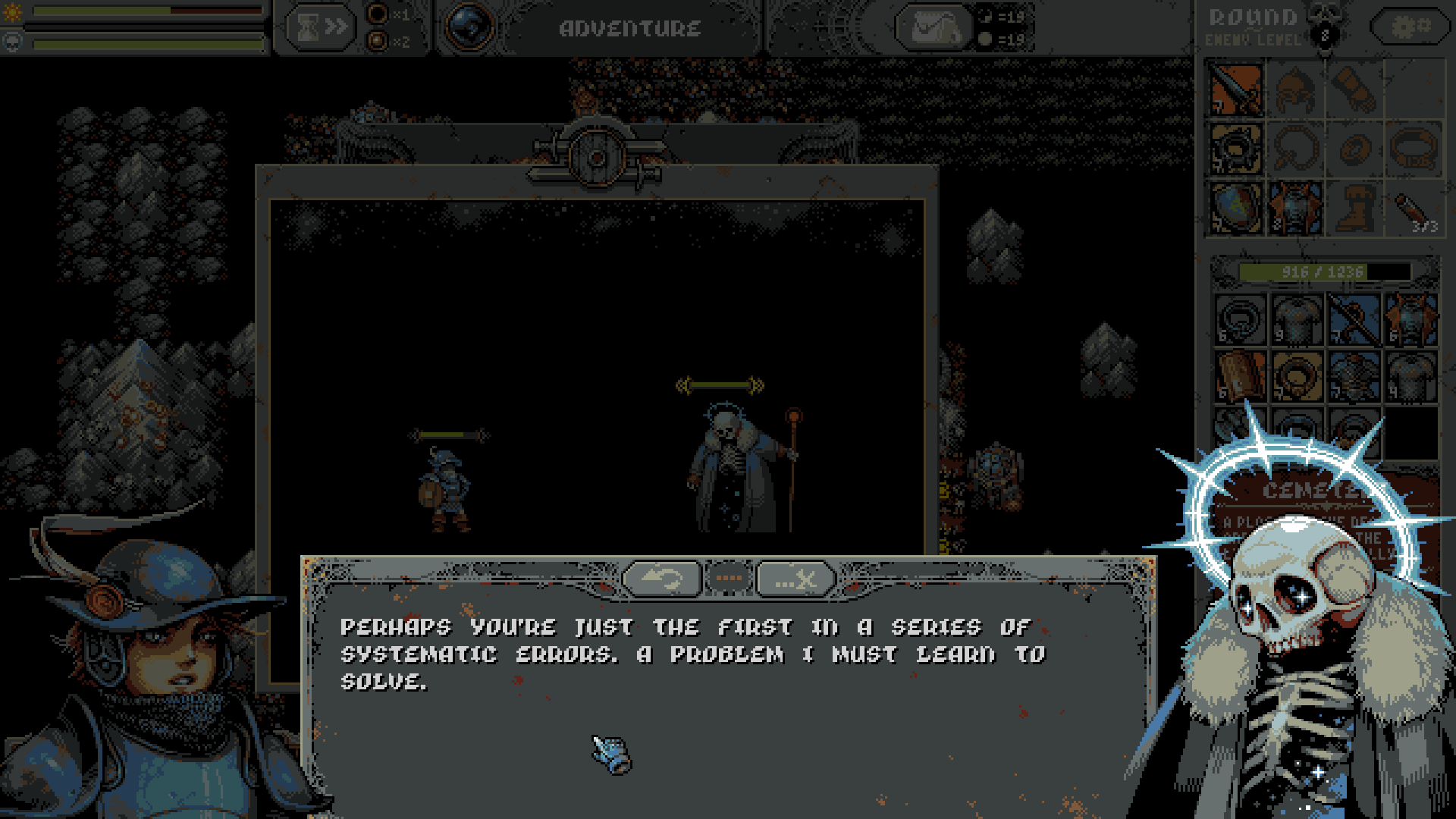Open the settings gear menu
The image size is (1456, 819).
tap(1410, 28)
